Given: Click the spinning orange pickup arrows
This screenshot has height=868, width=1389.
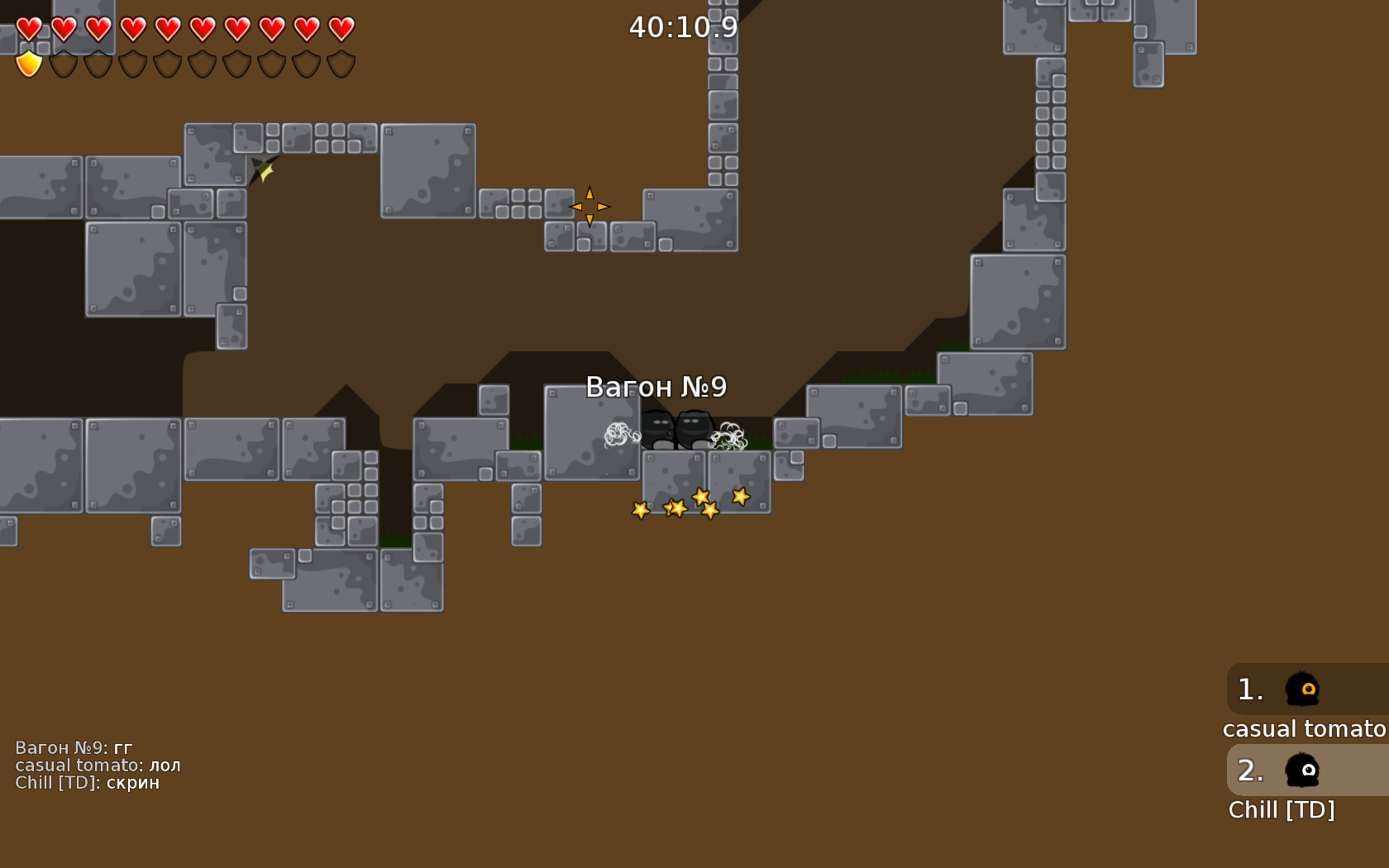Looking at the screenshot, I should click(x=589, y=207).
